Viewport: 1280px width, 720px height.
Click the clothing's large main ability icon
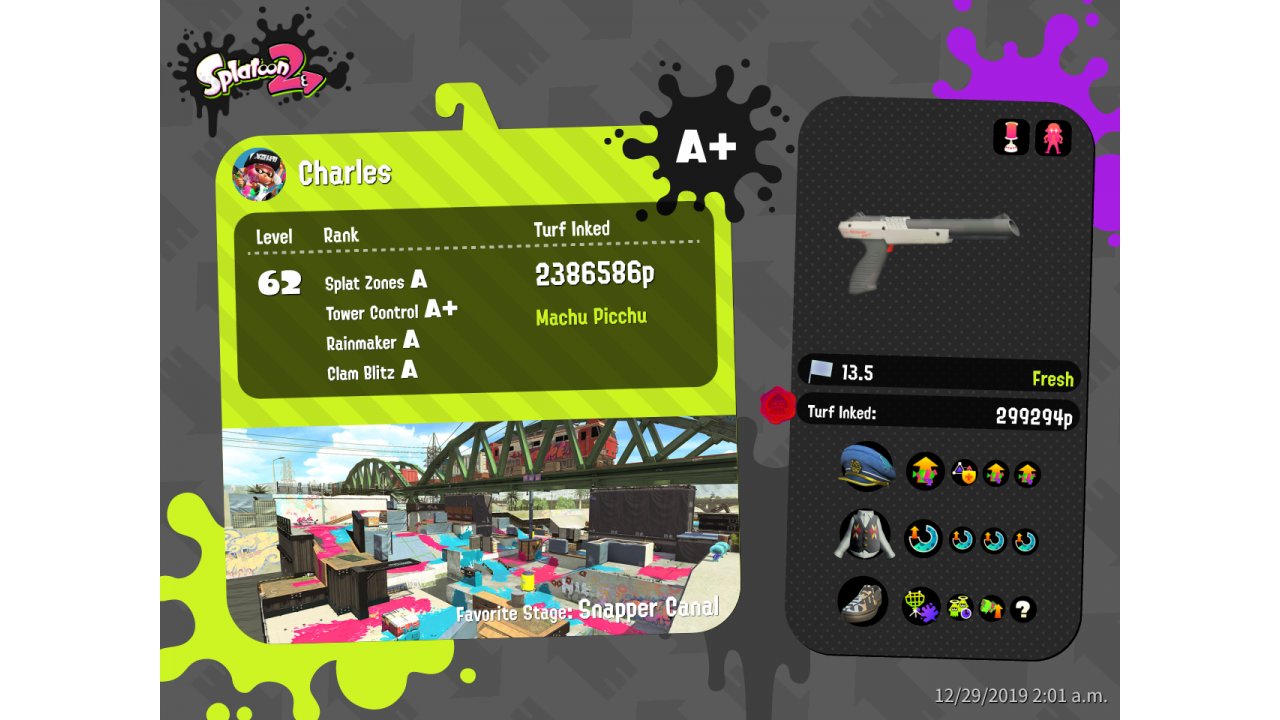[x=923, y=539]
